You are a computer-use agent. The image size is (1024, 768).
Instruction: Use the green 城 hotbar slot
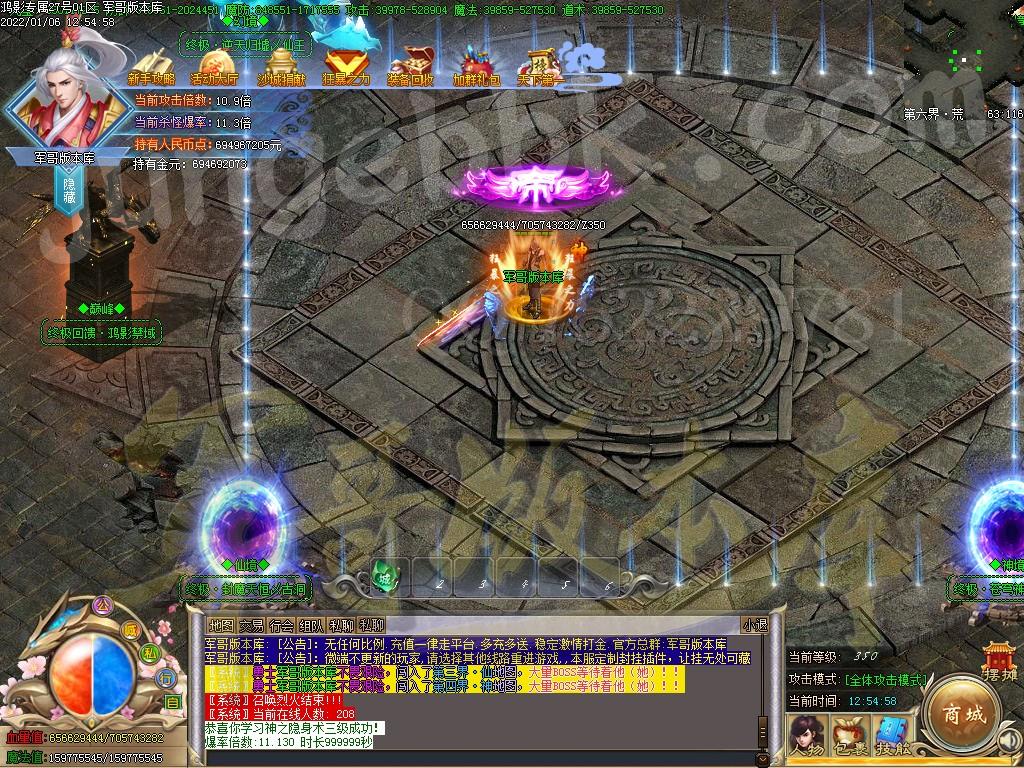pyautogui.click(x=386, y=576)
